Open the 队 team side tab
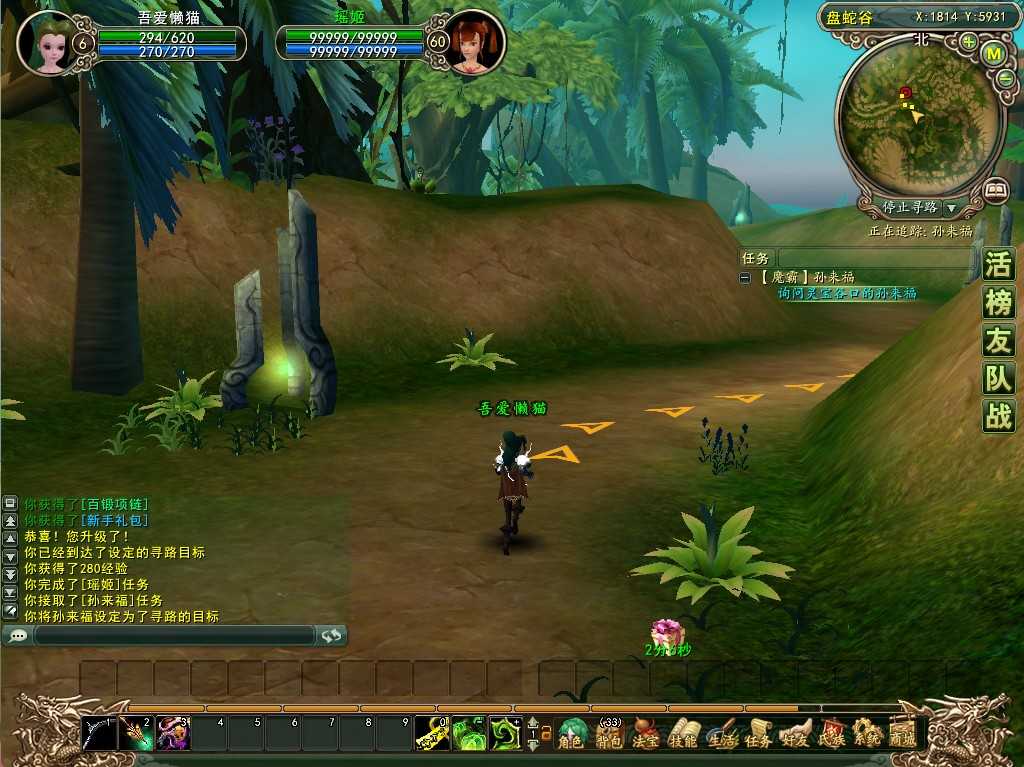 tap(998, 378)
